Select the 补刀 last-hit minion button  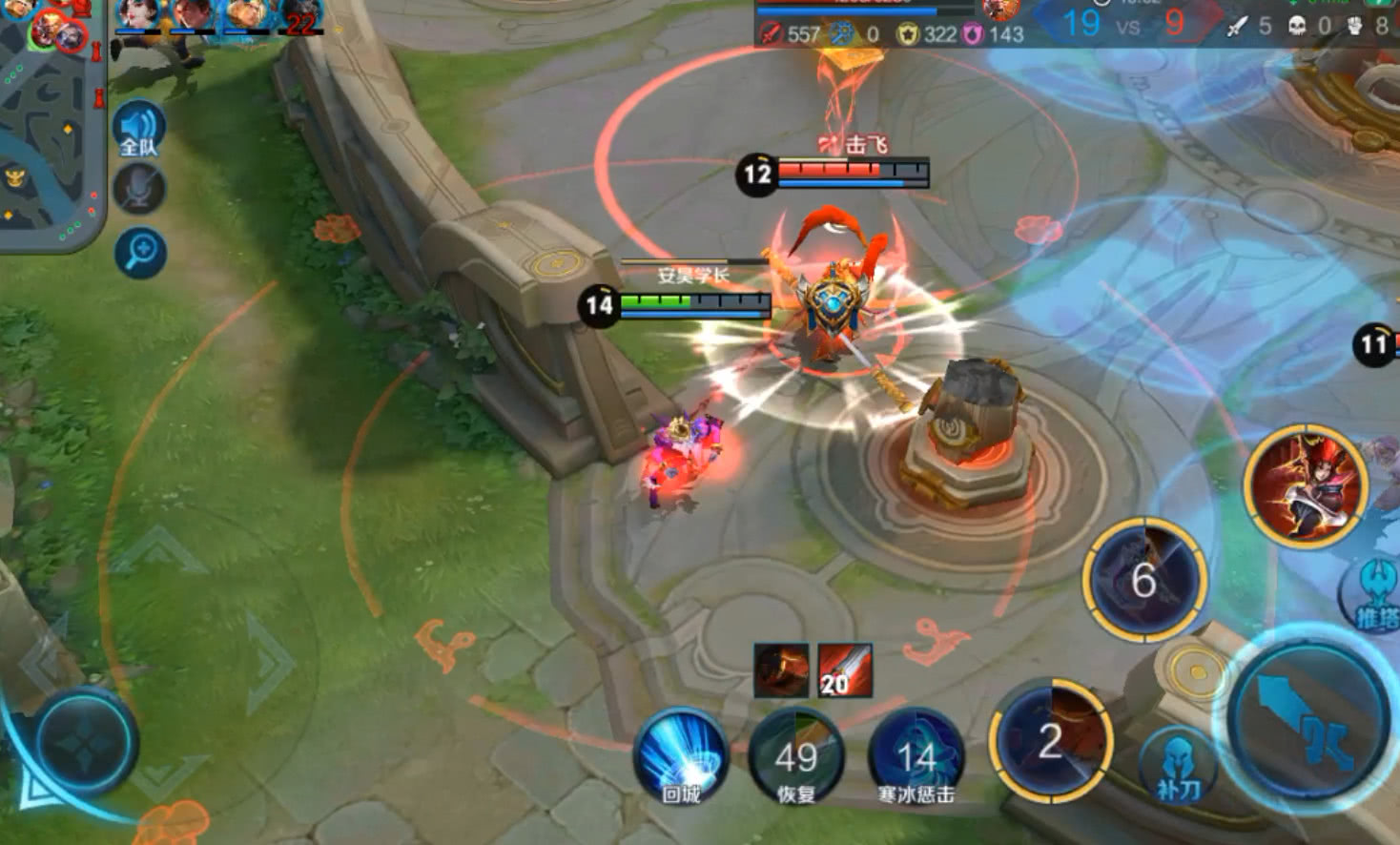(x=1178, y=766)
